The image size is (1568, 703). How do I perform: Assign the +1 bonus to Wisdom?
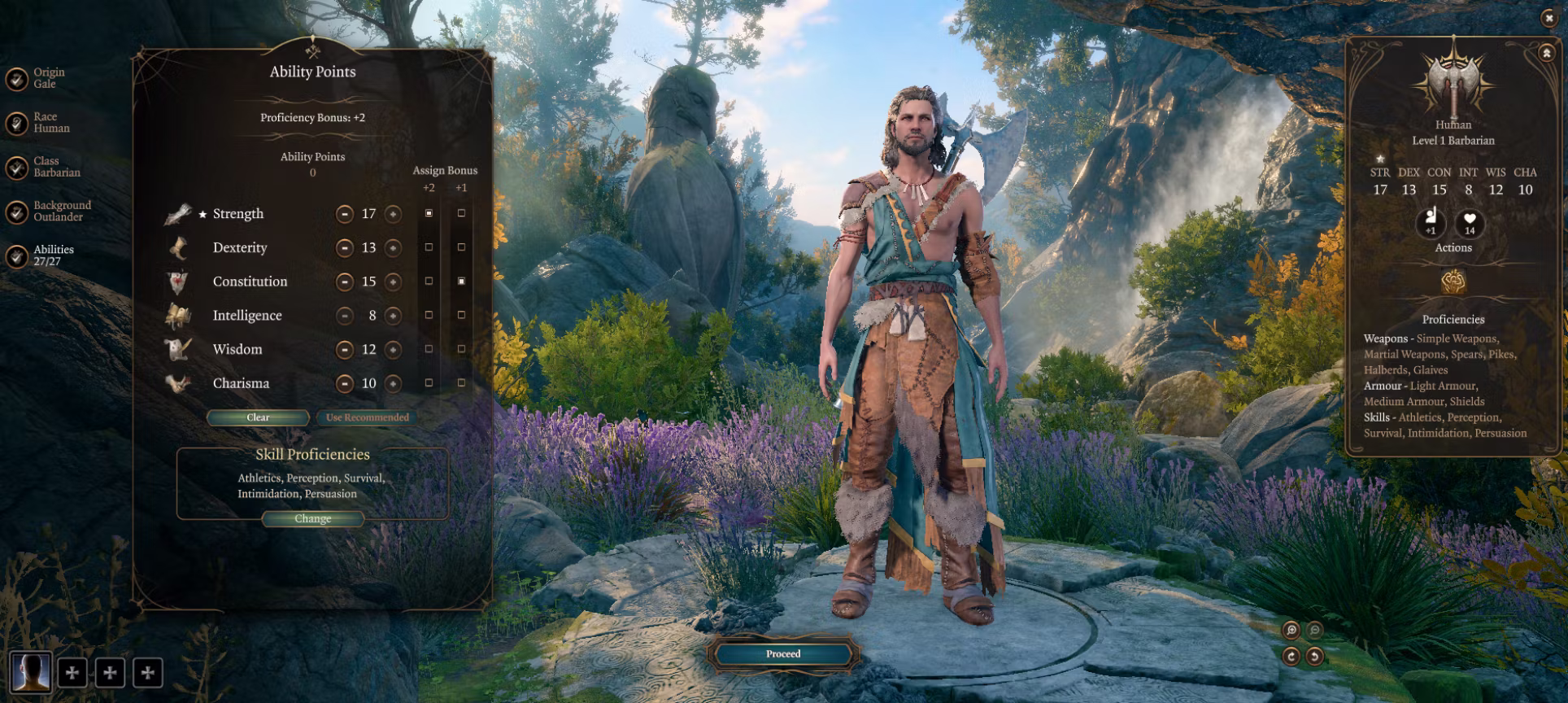(x=461, y=349)
